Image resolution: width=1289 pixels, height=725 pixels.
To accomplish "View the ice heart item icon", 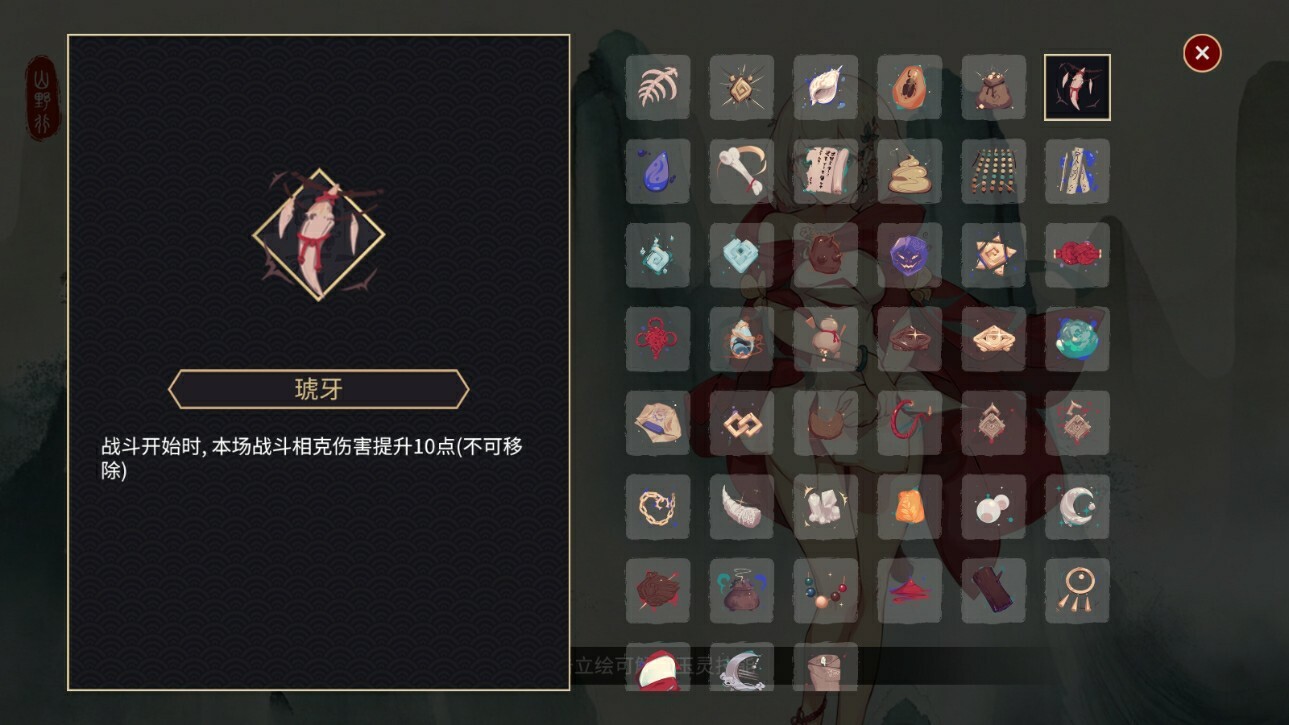I will pyautogui.click(x=742, y=255).
